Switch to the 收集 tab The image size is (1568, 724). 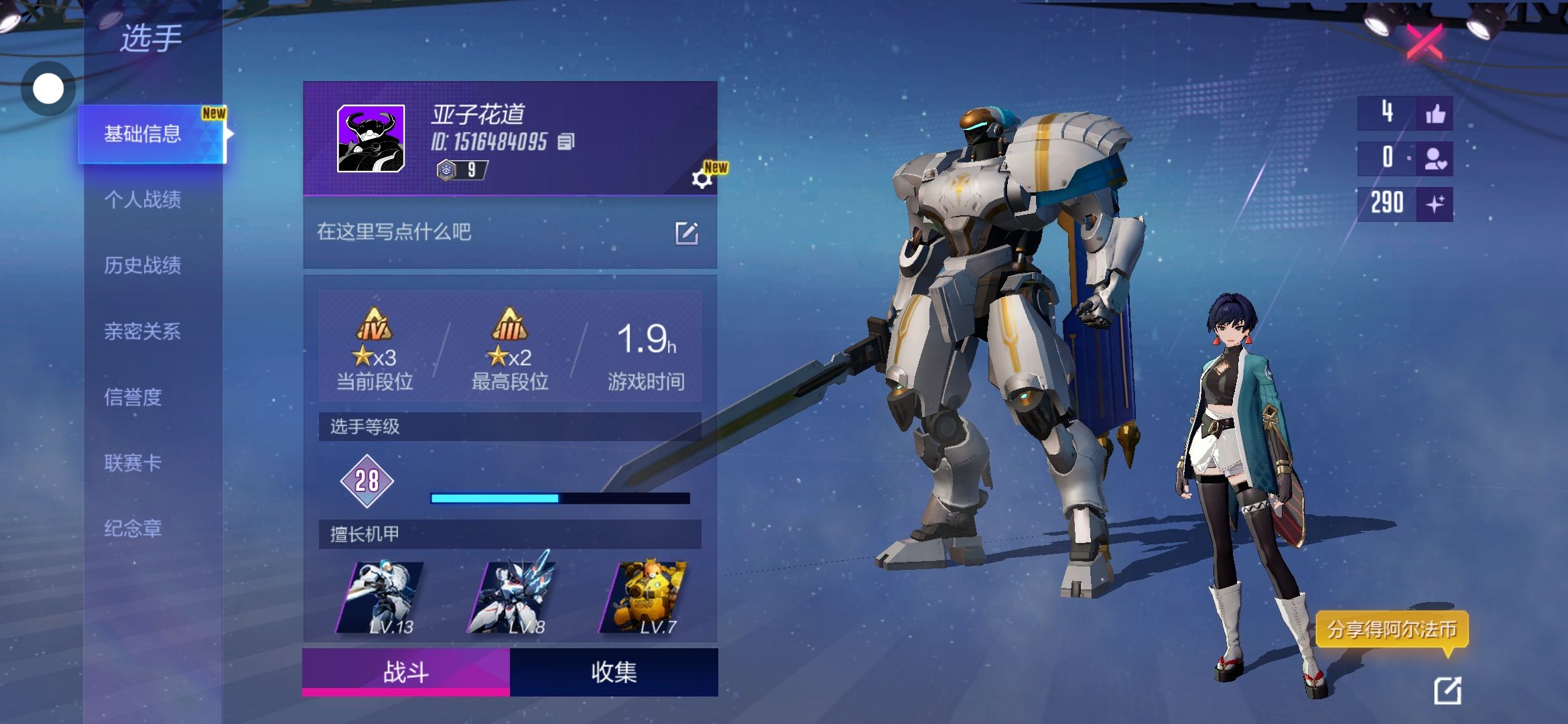(x=614, y=672)
